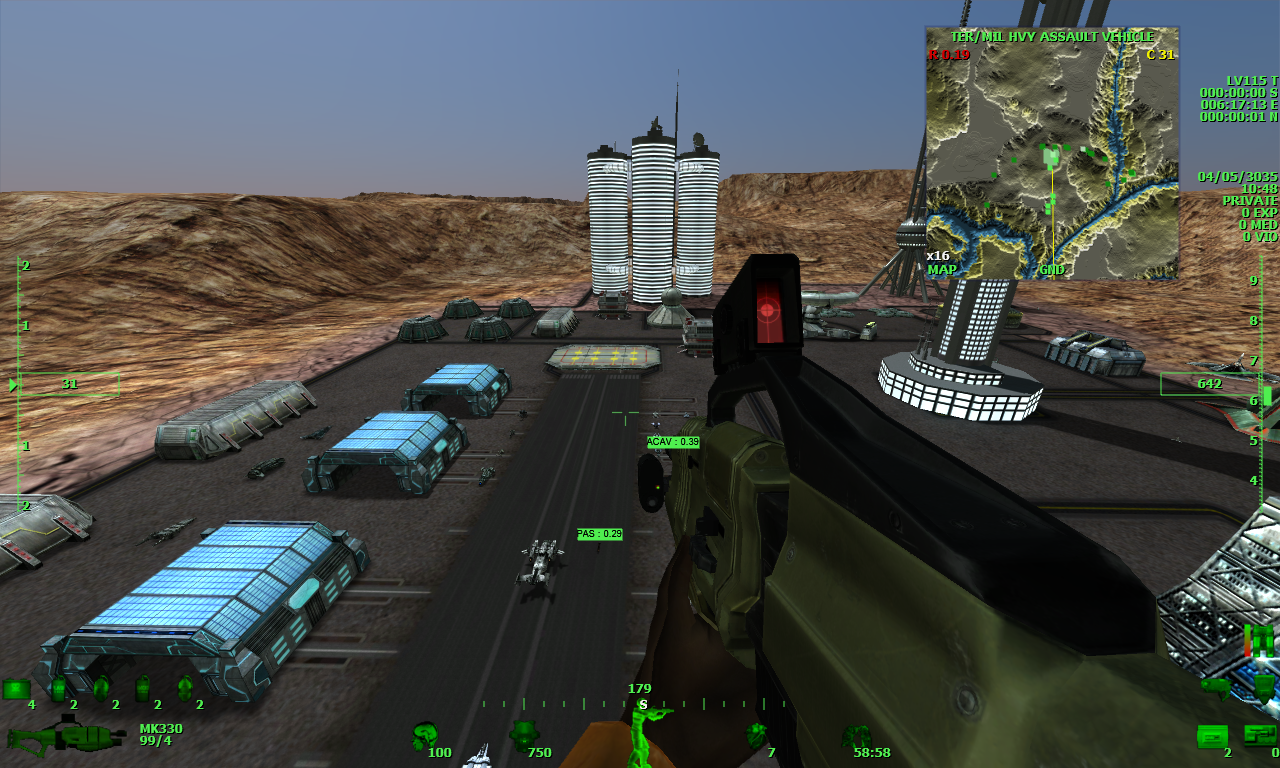Click the ACAV: 0.39 target label
Image resolution: width=1280 pixels, height=768 pixels.
tap(672, 440)
